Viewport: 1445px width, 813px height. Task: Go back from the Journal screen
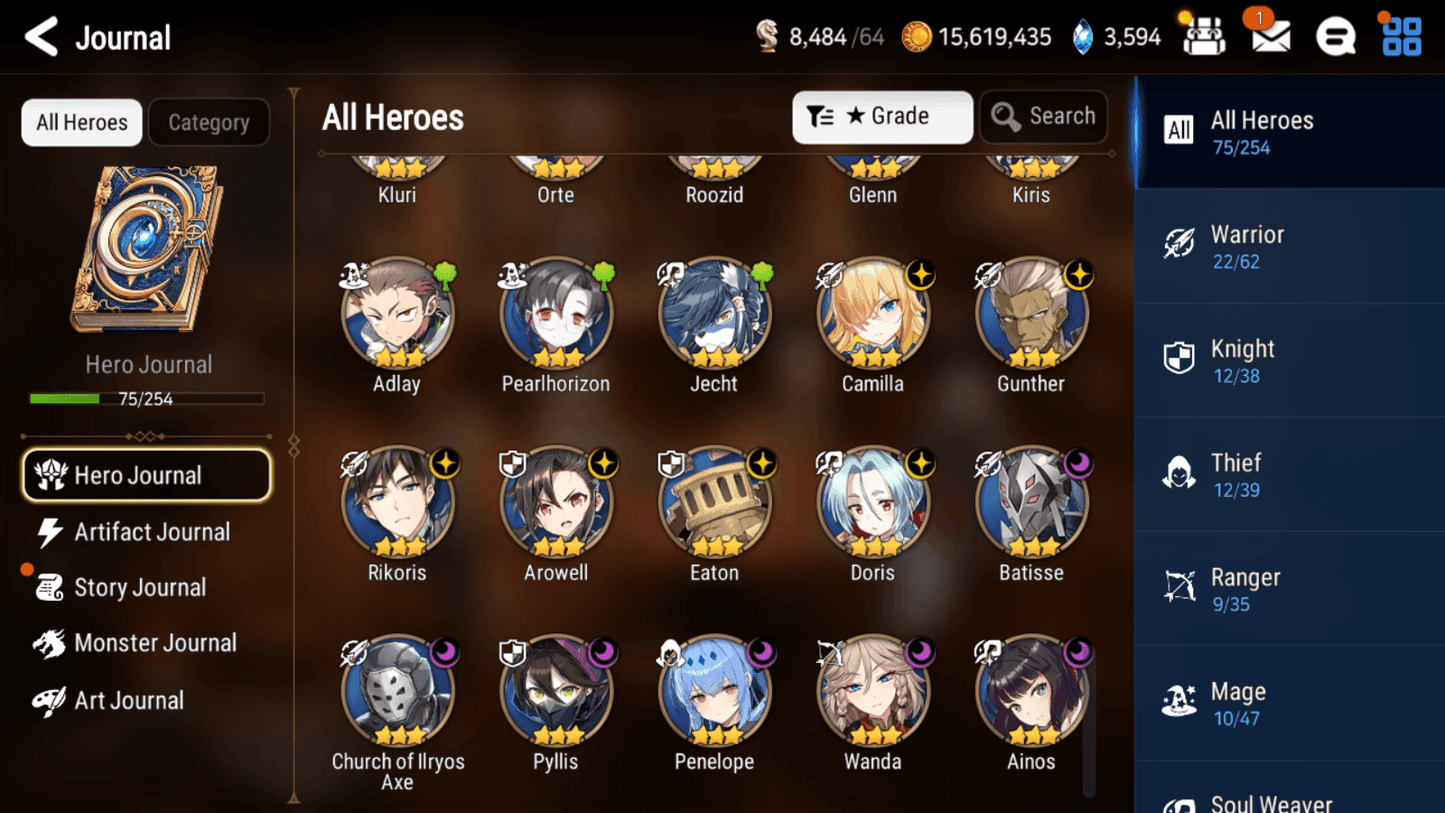[x=41, y=38]
